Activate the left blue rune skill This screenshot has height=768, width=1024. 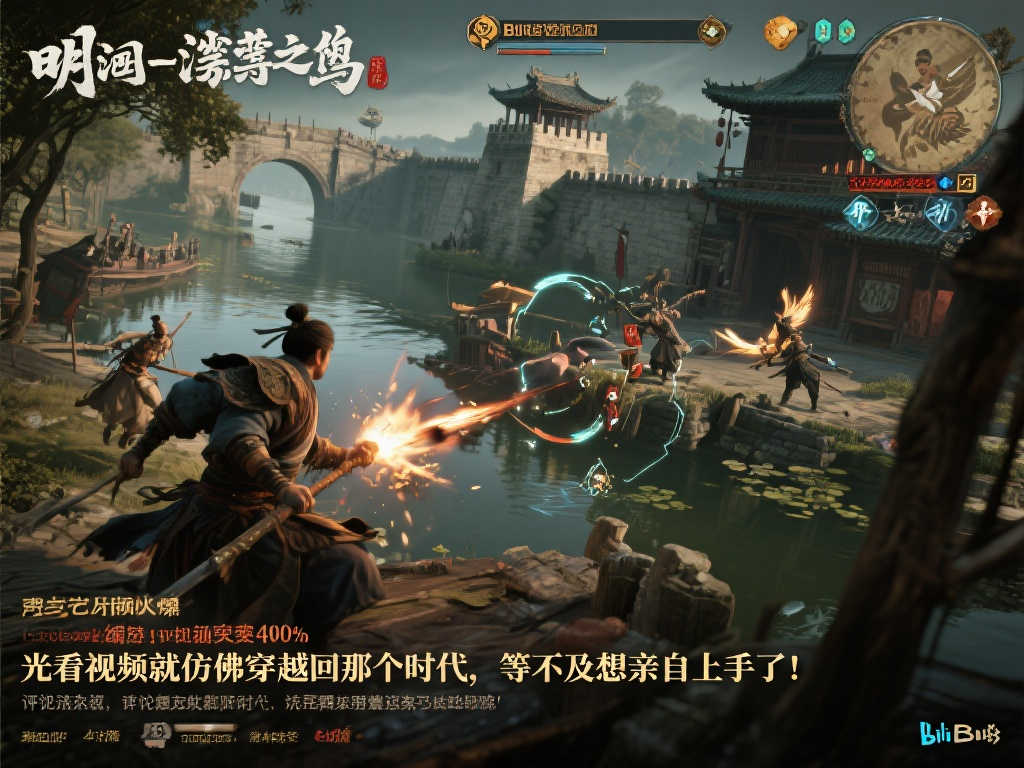pyautogui.click(x=859, y=213)
